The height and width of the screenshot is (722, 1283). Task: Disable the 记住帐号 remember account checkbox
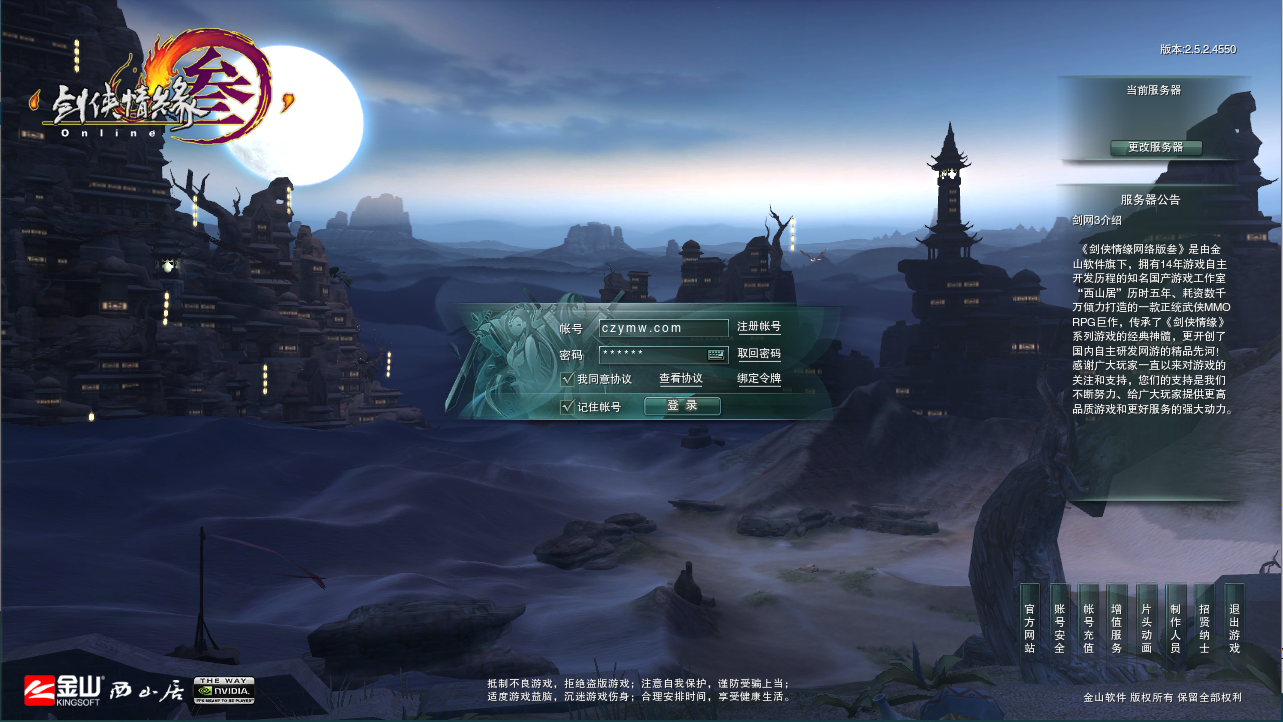567,407
